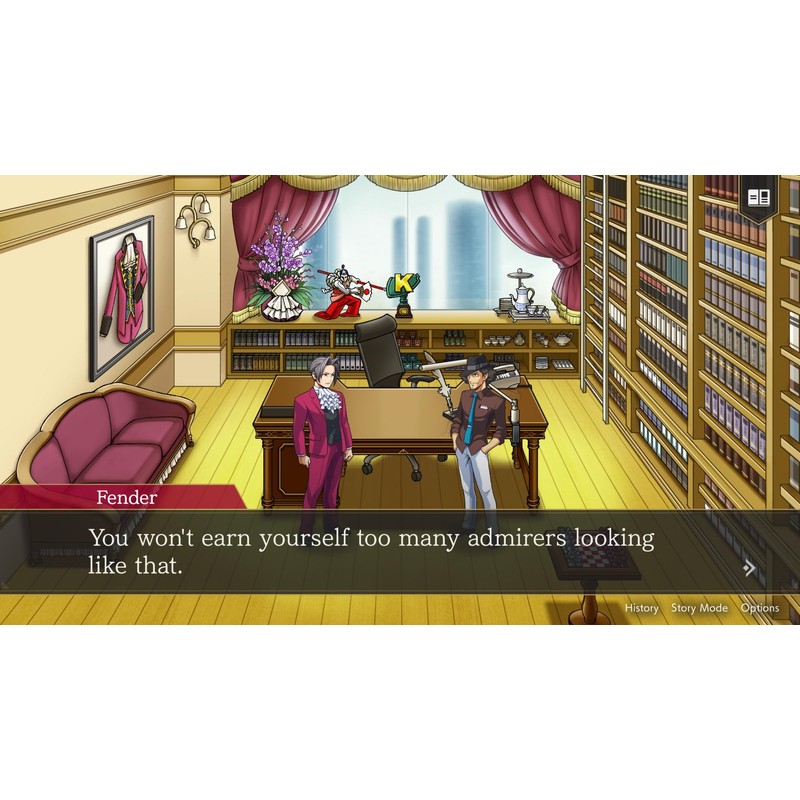Open the organizer book icon
The image size is (800, 800).
click(x=758, y=197)
